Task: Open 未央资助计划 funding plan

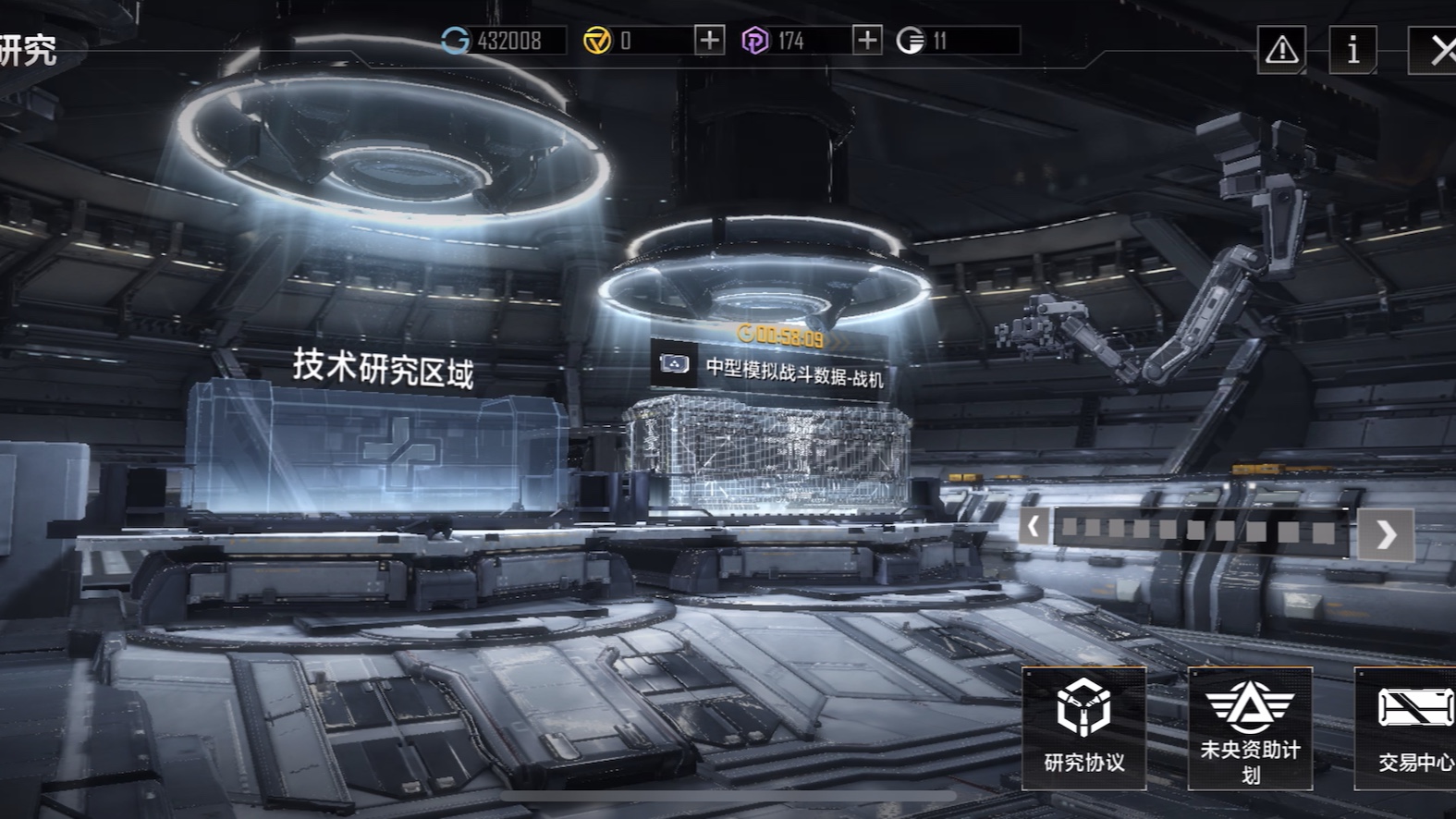Action: pyautogui.click(x=1250, y=727)
